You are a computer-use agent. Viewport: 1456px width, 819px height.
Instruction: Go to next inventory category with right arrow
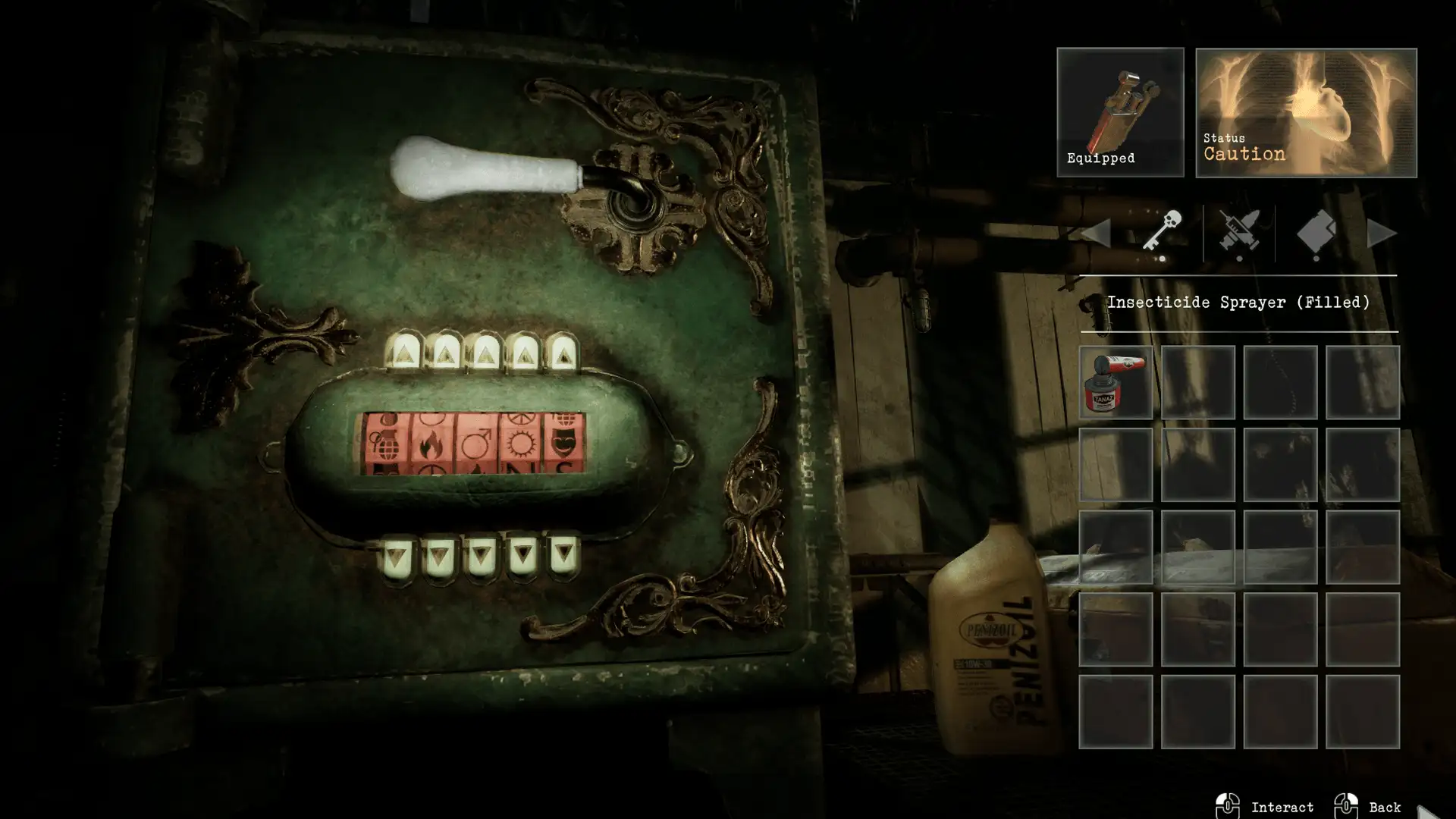point(1381,233)
